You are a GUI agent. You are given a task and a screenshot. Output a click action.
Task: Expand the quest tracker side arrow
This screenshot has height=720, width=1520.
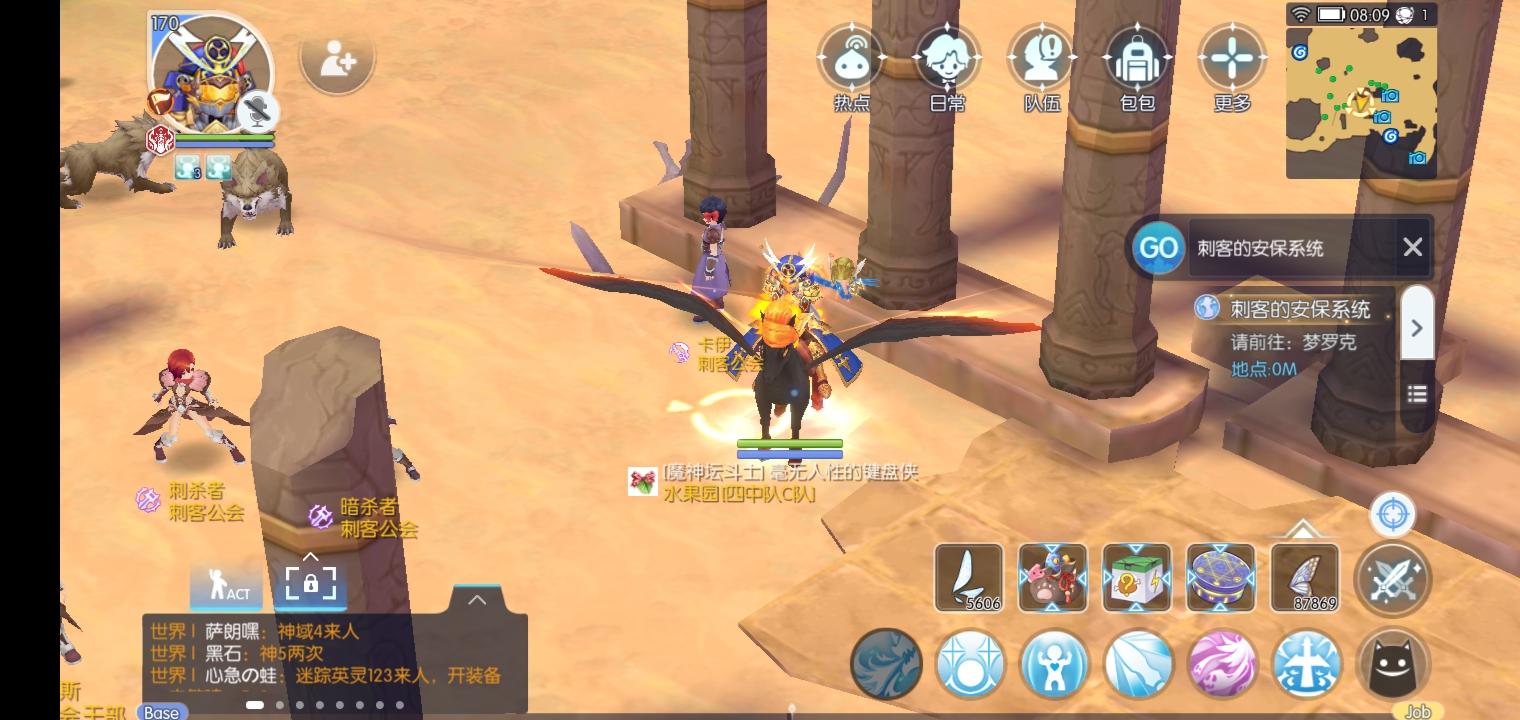(1417, 325)
